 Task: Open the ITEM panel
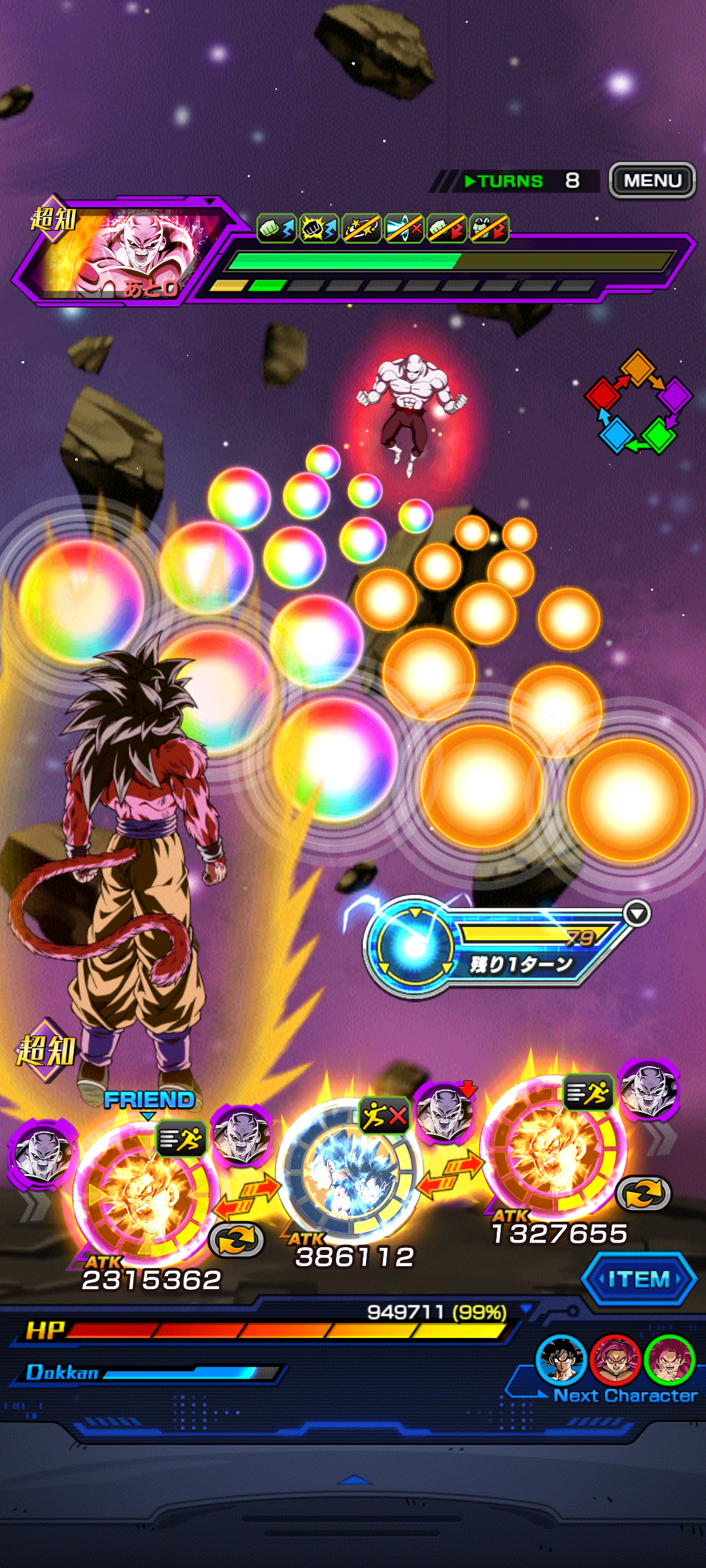point(639,1279)
